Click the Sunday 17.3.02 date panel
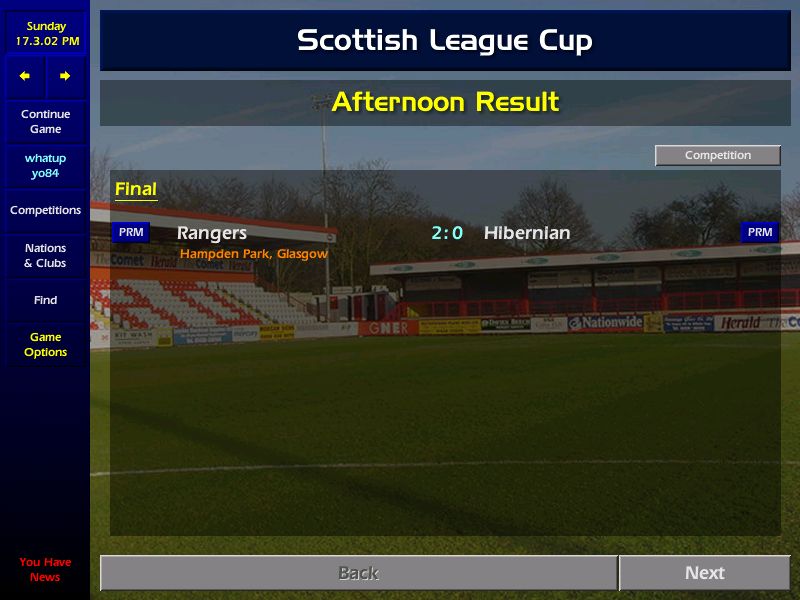Screen dimensions: 800x600 point(45,34)
